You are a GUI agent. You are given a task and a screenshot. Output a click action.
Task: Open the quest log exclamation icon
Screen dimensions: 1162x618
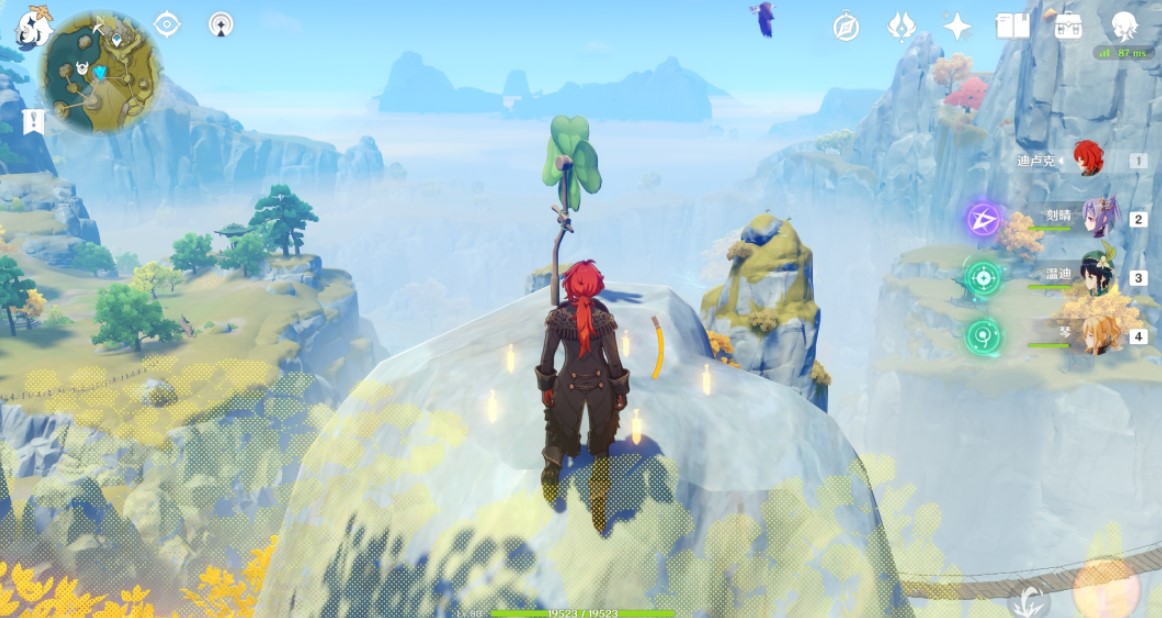tap(35, 122)
